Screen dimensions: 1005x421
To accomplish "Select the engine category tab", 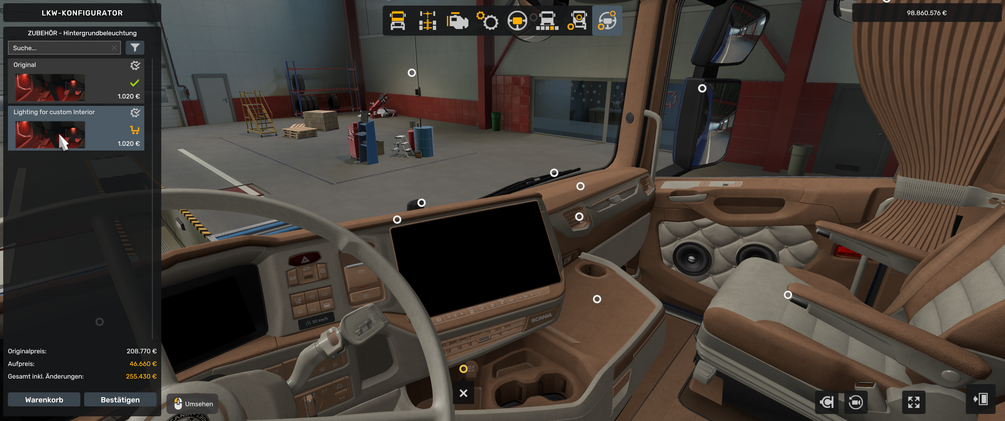I will pos(458,20).
